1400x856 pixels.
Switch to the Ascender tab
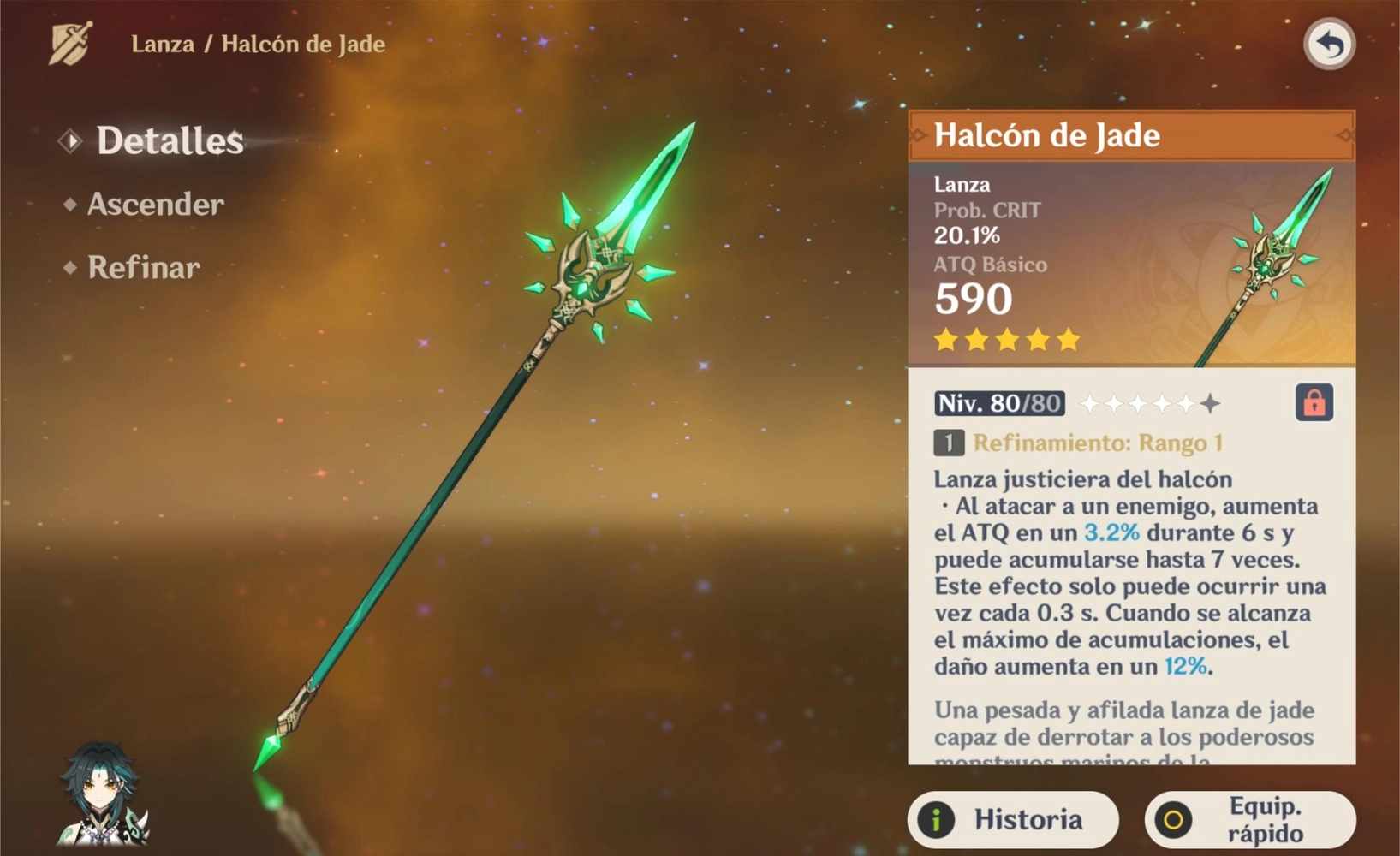(x=155, y=205)
